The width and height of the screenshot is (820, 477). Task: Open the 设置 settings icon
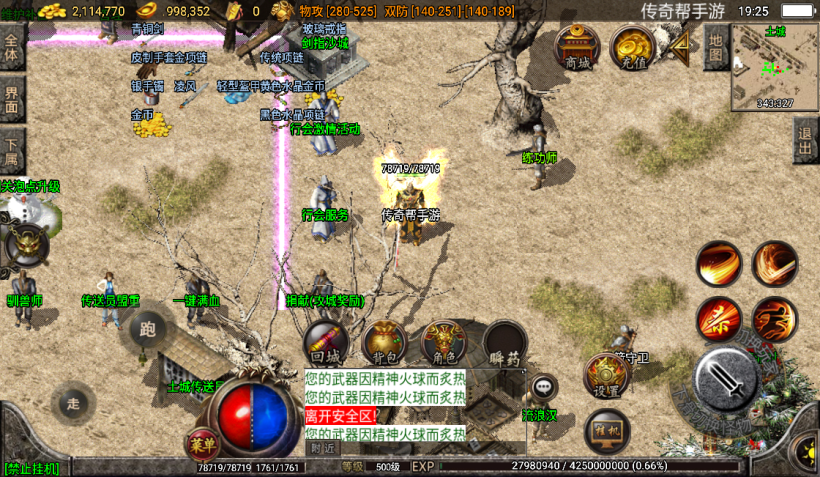605,376
